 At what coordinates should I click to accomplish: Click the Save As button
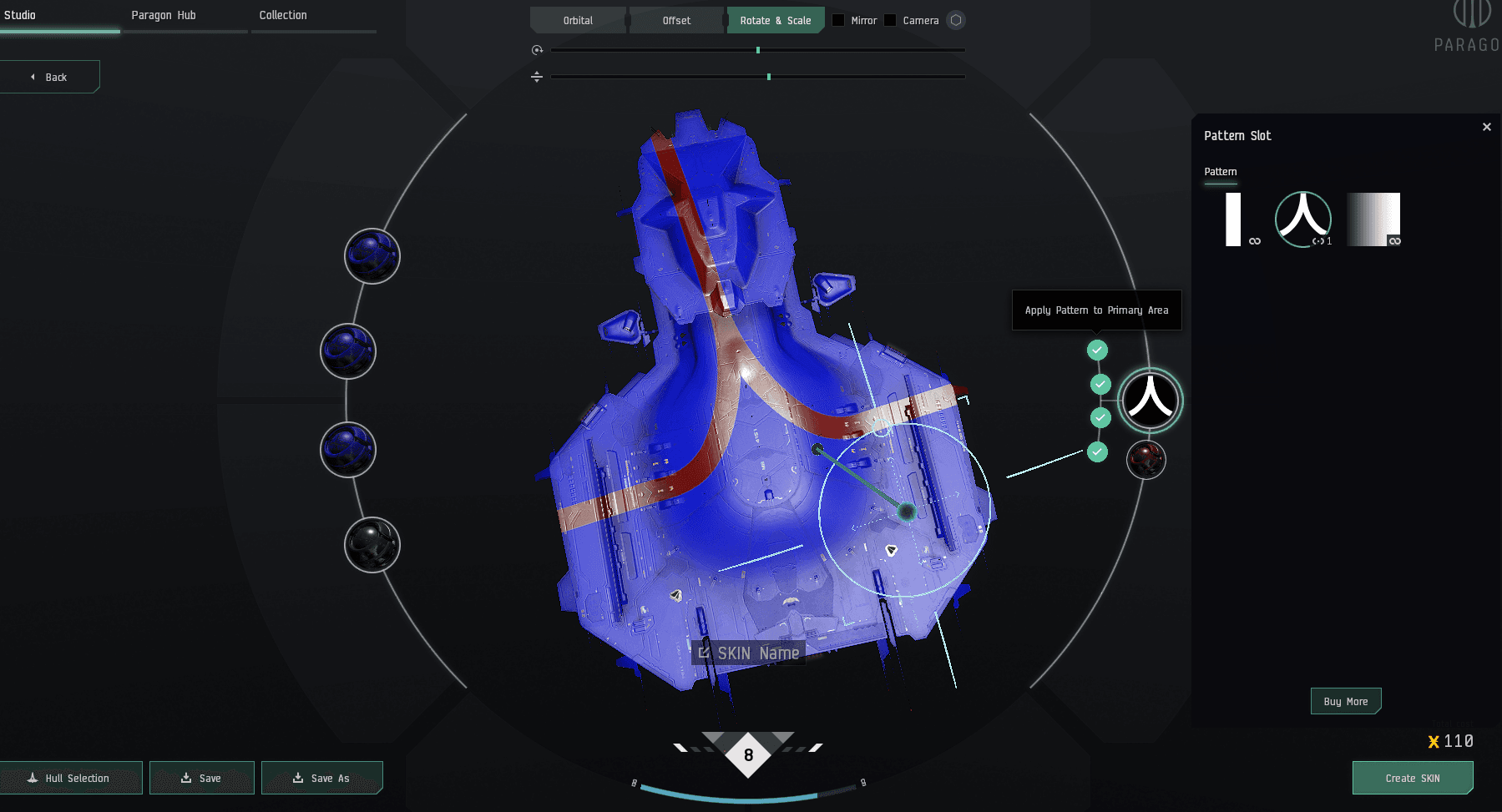(x=321, y=778)
